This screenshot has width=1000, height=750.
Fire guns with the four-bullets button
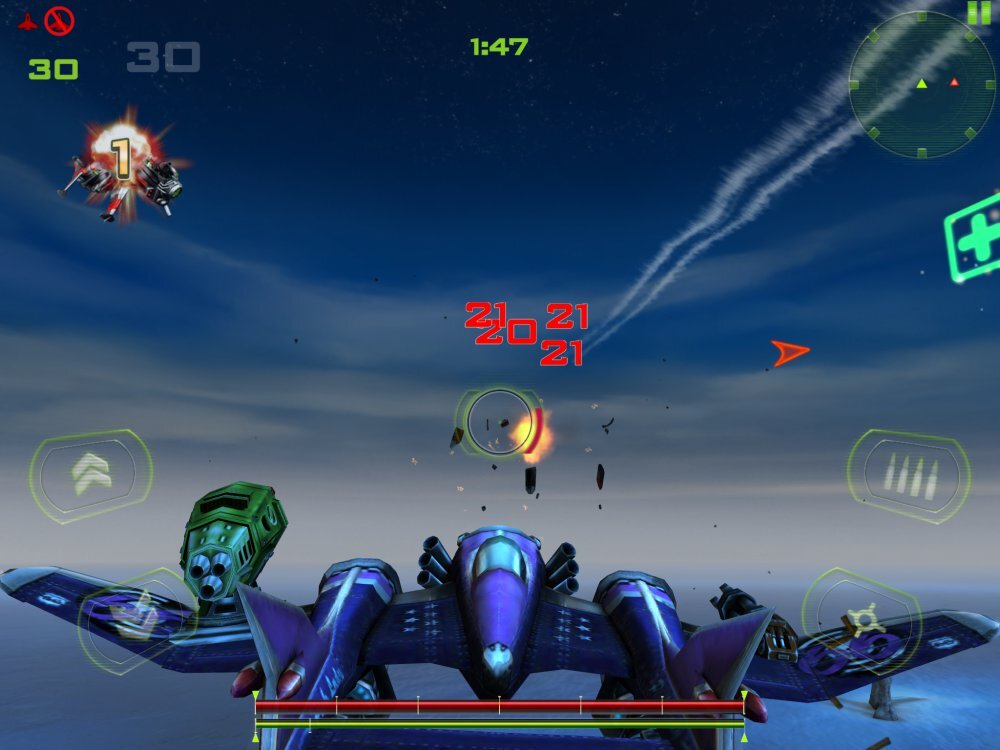[908, 476]
